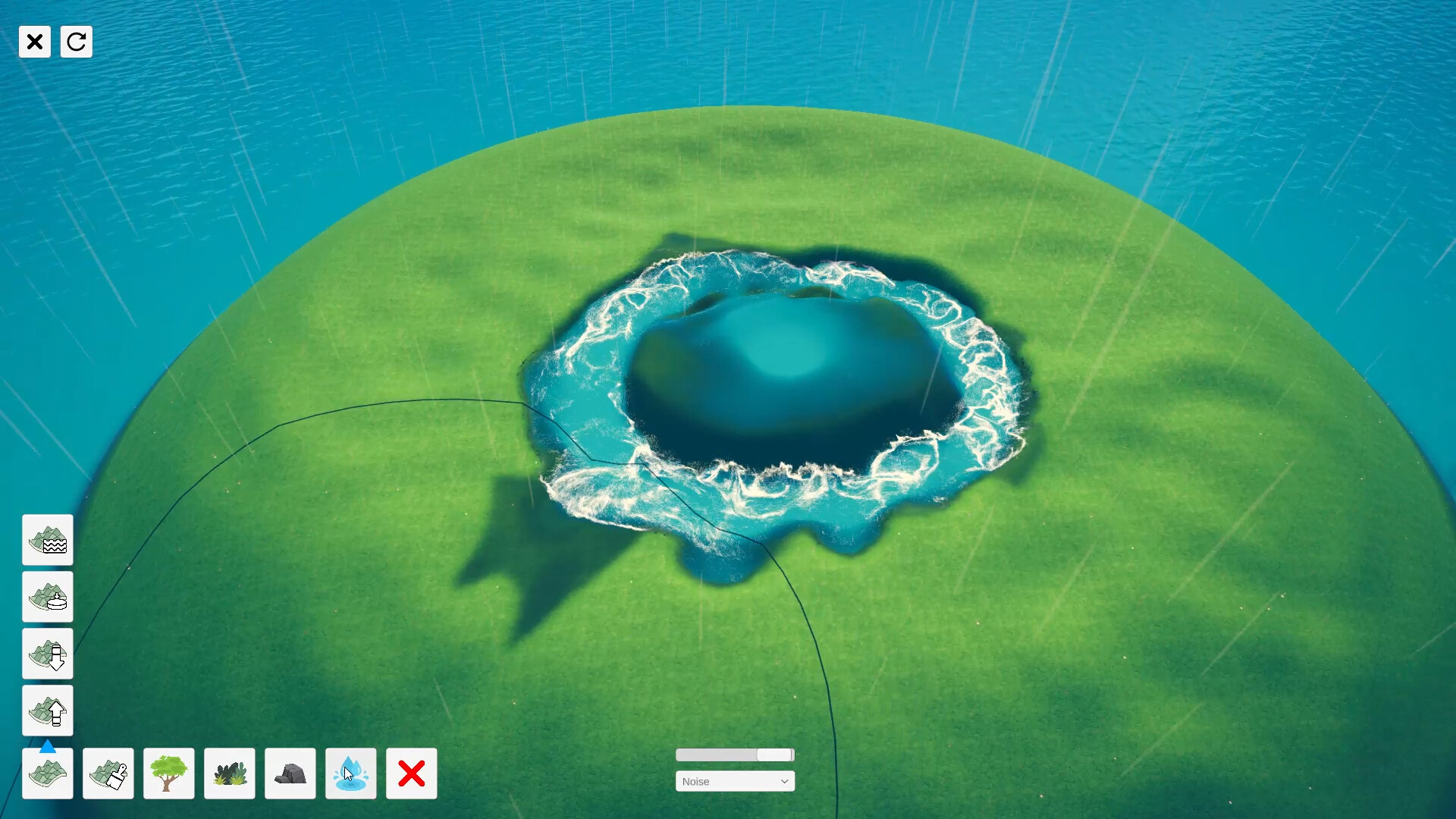Click the blue arrow above the terrain tool

pos(48,747)
